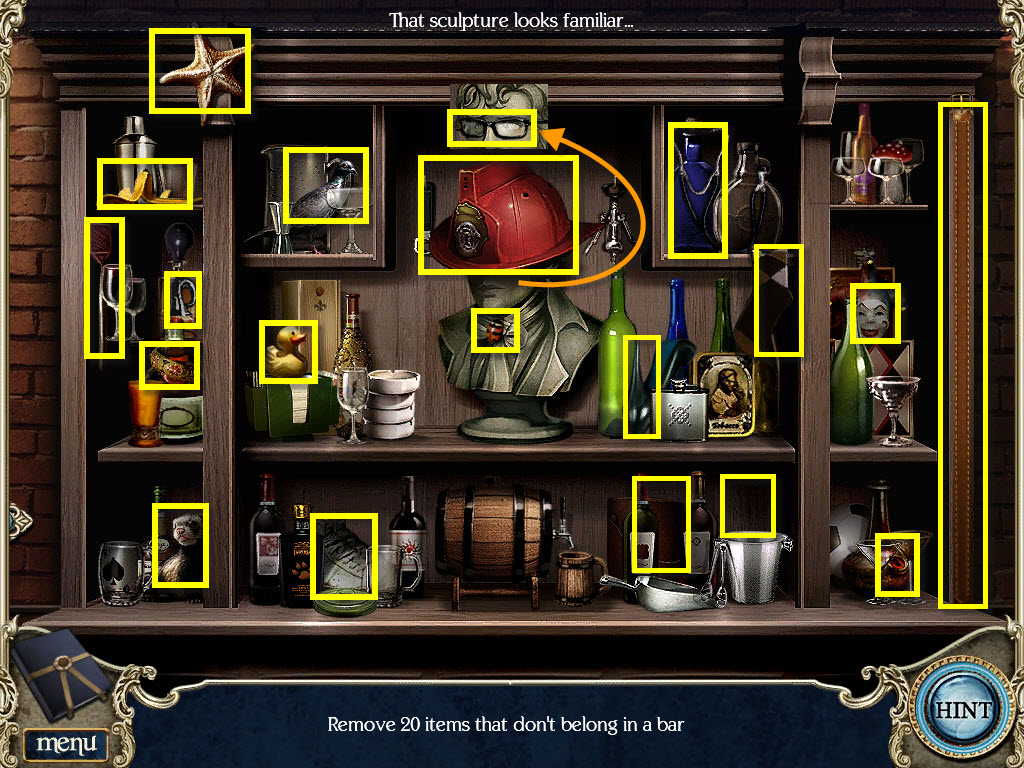Open the game menu

pos(66,743)
